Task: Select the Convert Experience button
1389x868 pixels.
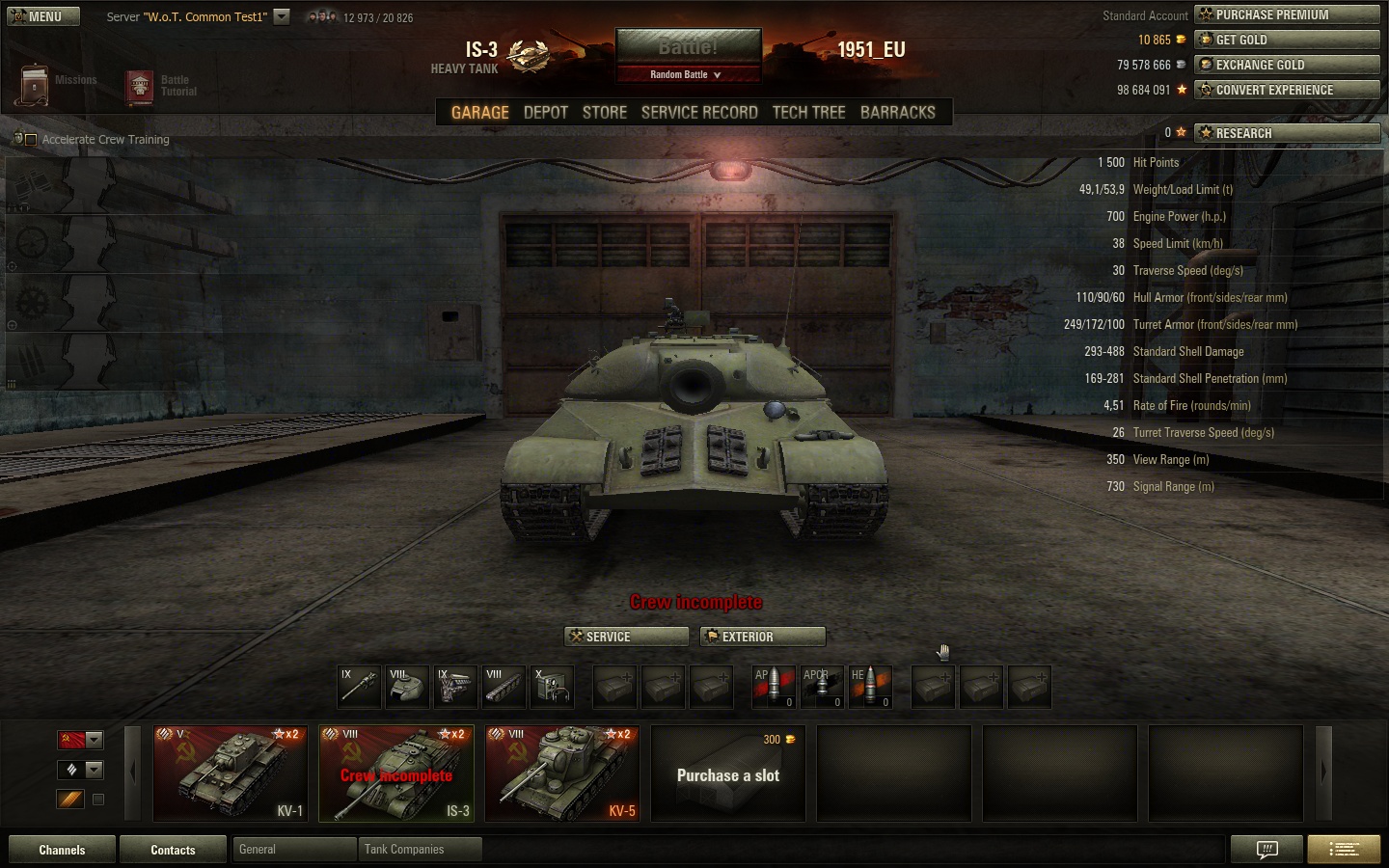Action: pyautogui.click(x=1287, y=90)
